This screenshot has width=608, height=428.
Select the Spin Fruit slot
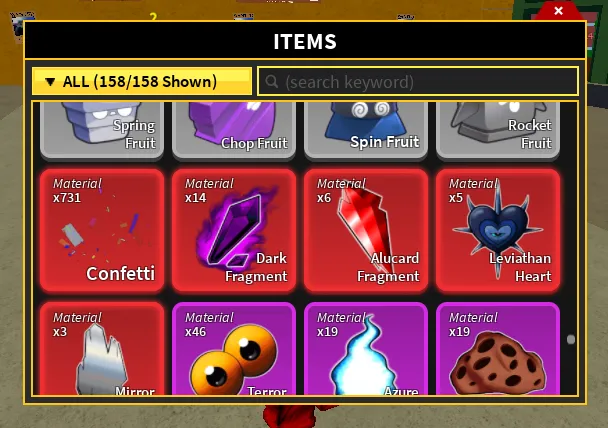[366, 129]
